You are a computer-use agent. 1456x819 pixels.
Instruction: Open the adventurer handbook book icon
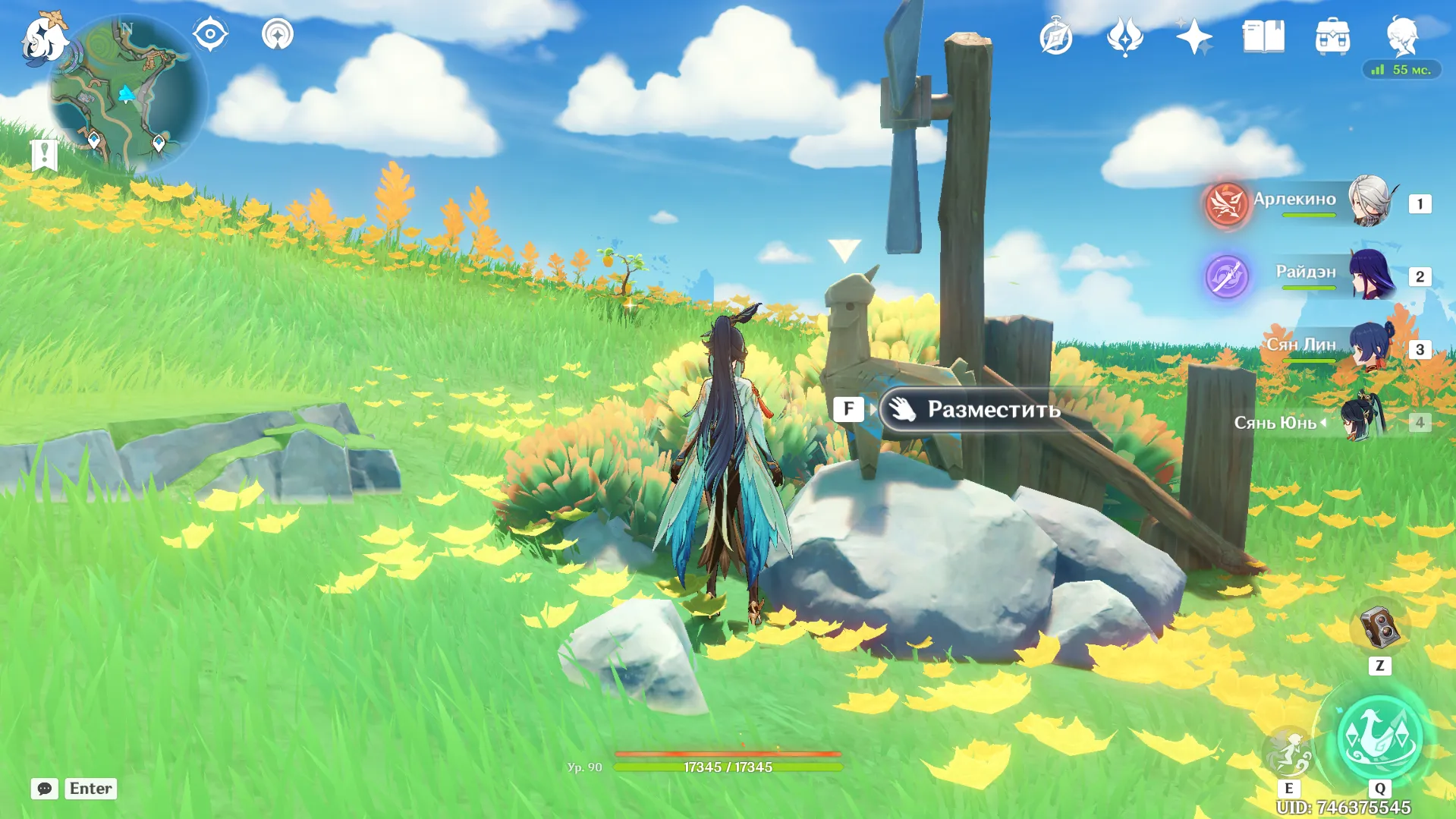(x=1263, y=37)
